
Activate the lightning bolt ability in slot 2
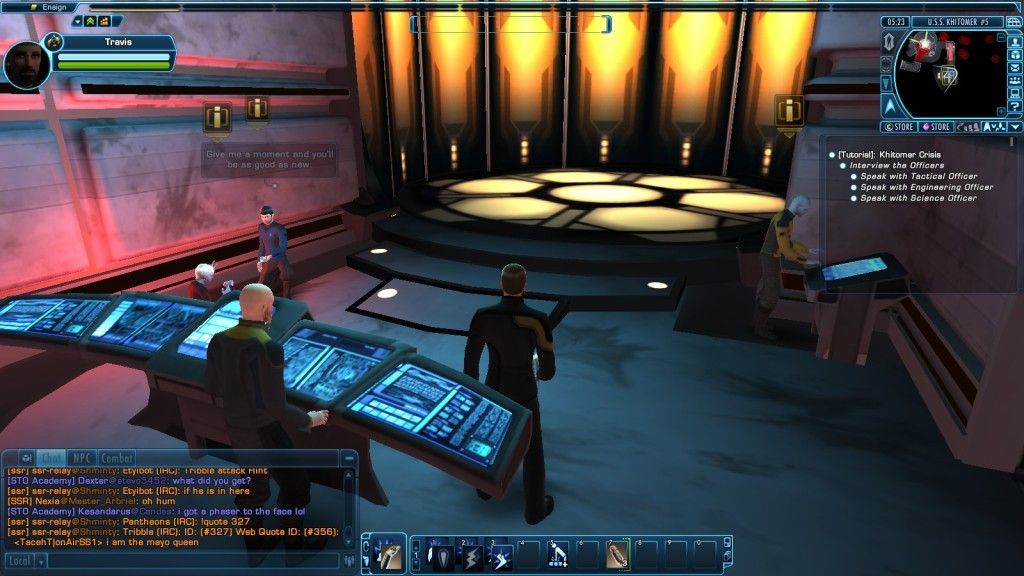pyautogui.click(x=471, y=555)
